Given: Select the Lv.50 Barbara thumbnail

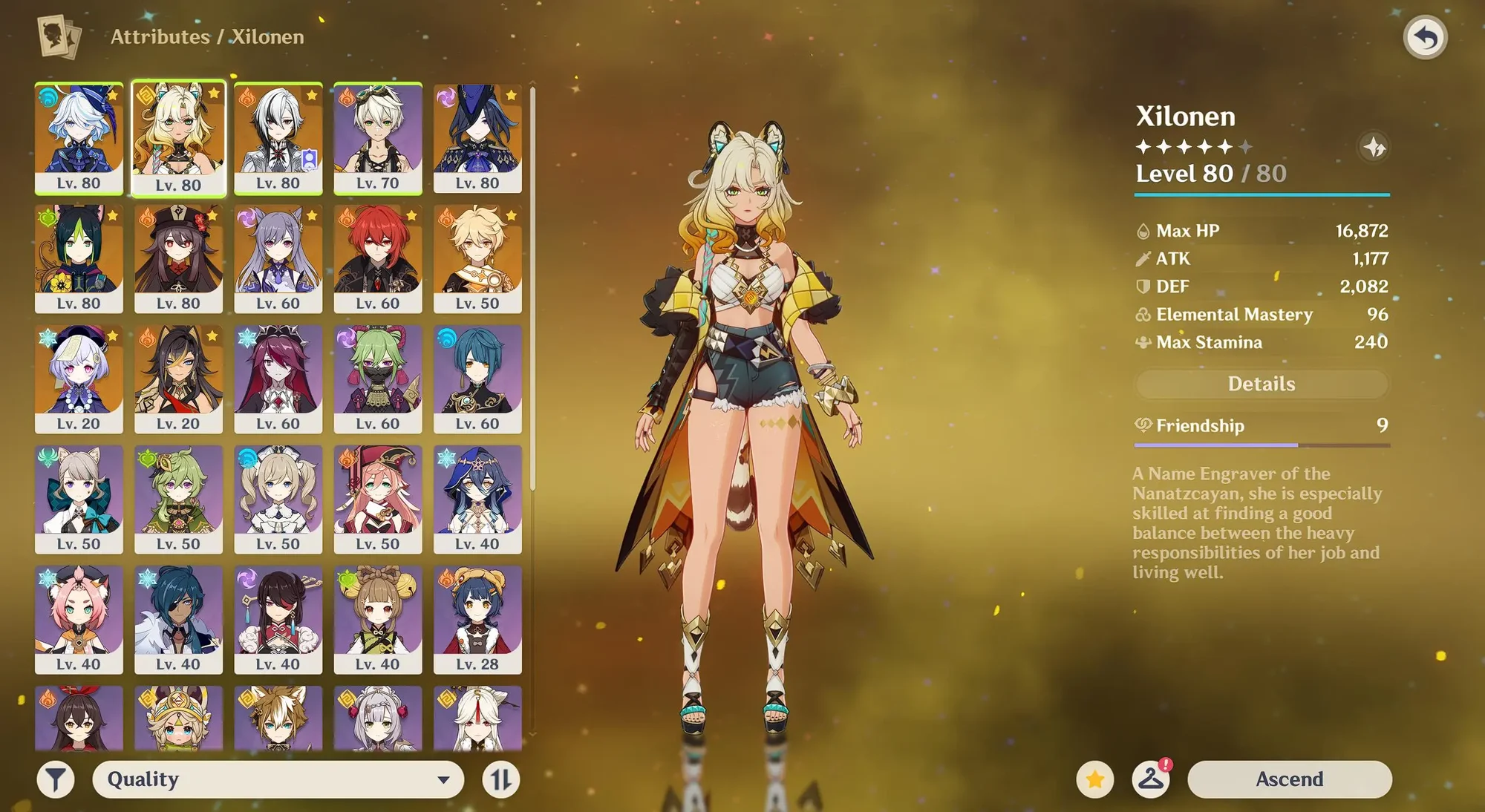Looking at the screenshot, I should tap(278, 500).
